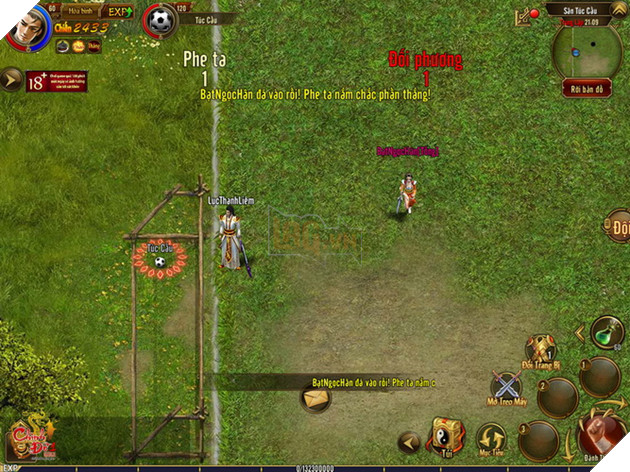Leave the map with Rời bản đồ
The width and height of the screenshot is (630, 472).
point(586,89)
